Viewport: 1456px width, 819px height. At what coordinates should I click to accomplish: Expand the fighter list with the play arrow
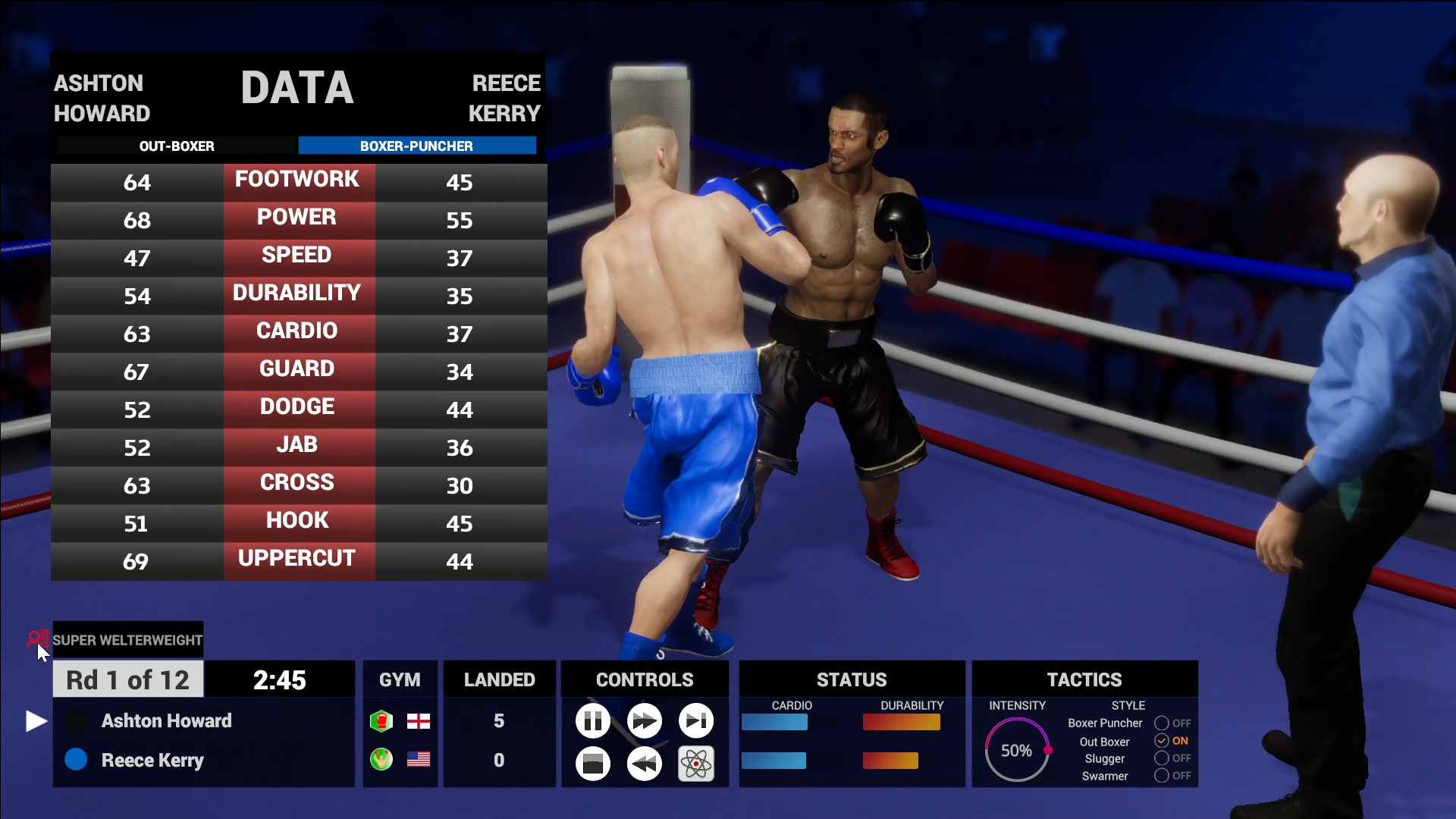[x=35, y=721]
